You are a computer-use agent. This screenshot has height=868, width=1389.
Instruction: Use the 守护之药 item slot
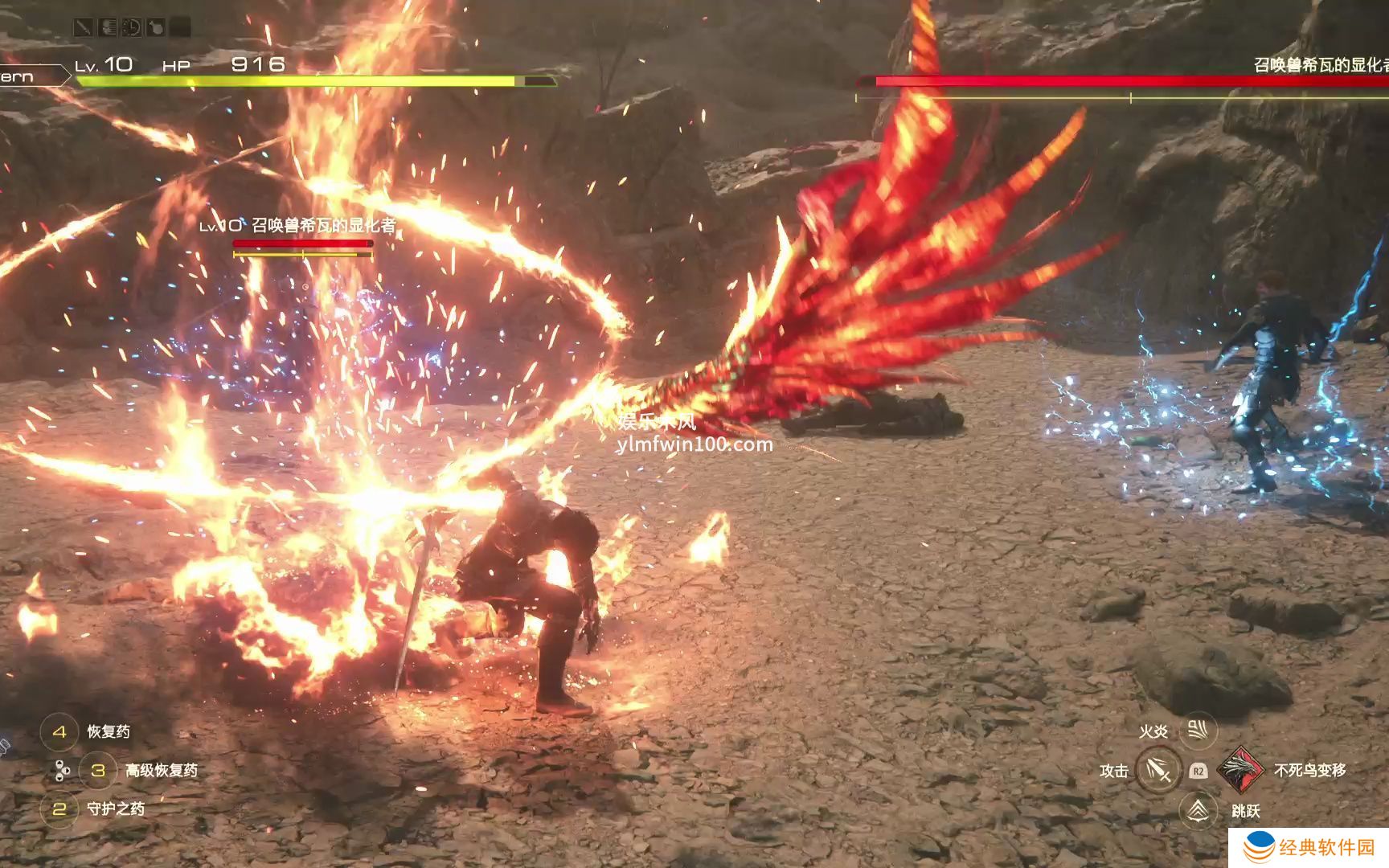click(59, 809)
